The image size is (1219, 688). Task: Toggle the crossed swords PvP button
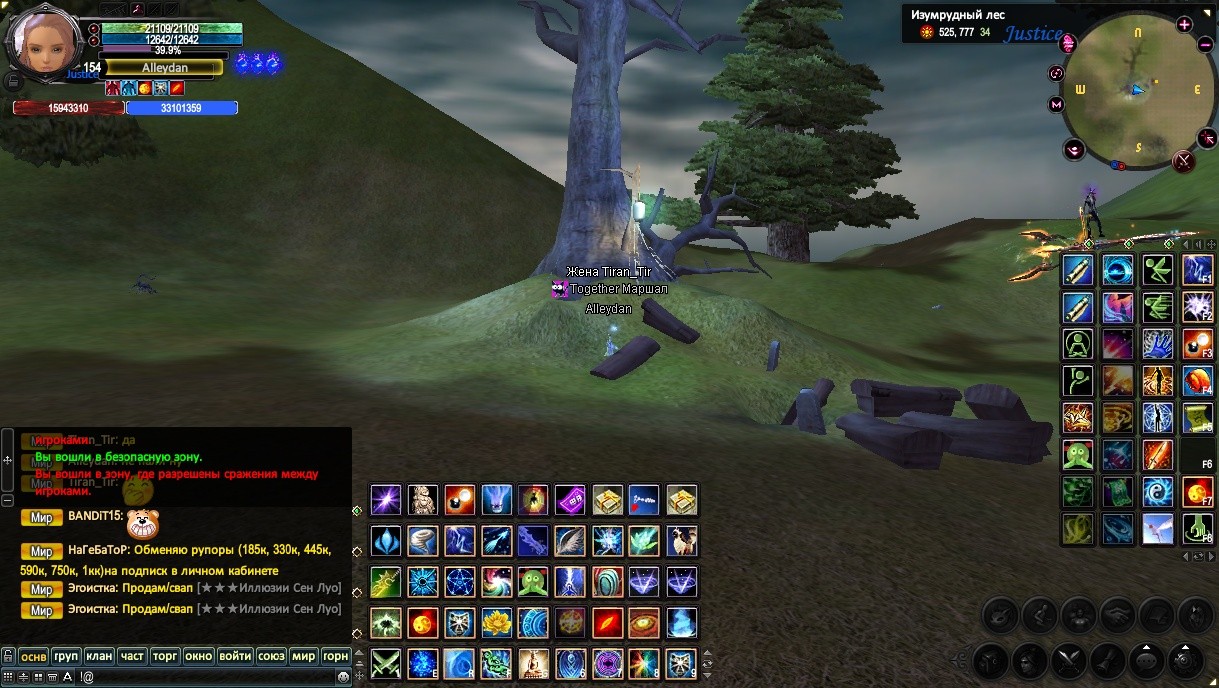click(1184, 160)
